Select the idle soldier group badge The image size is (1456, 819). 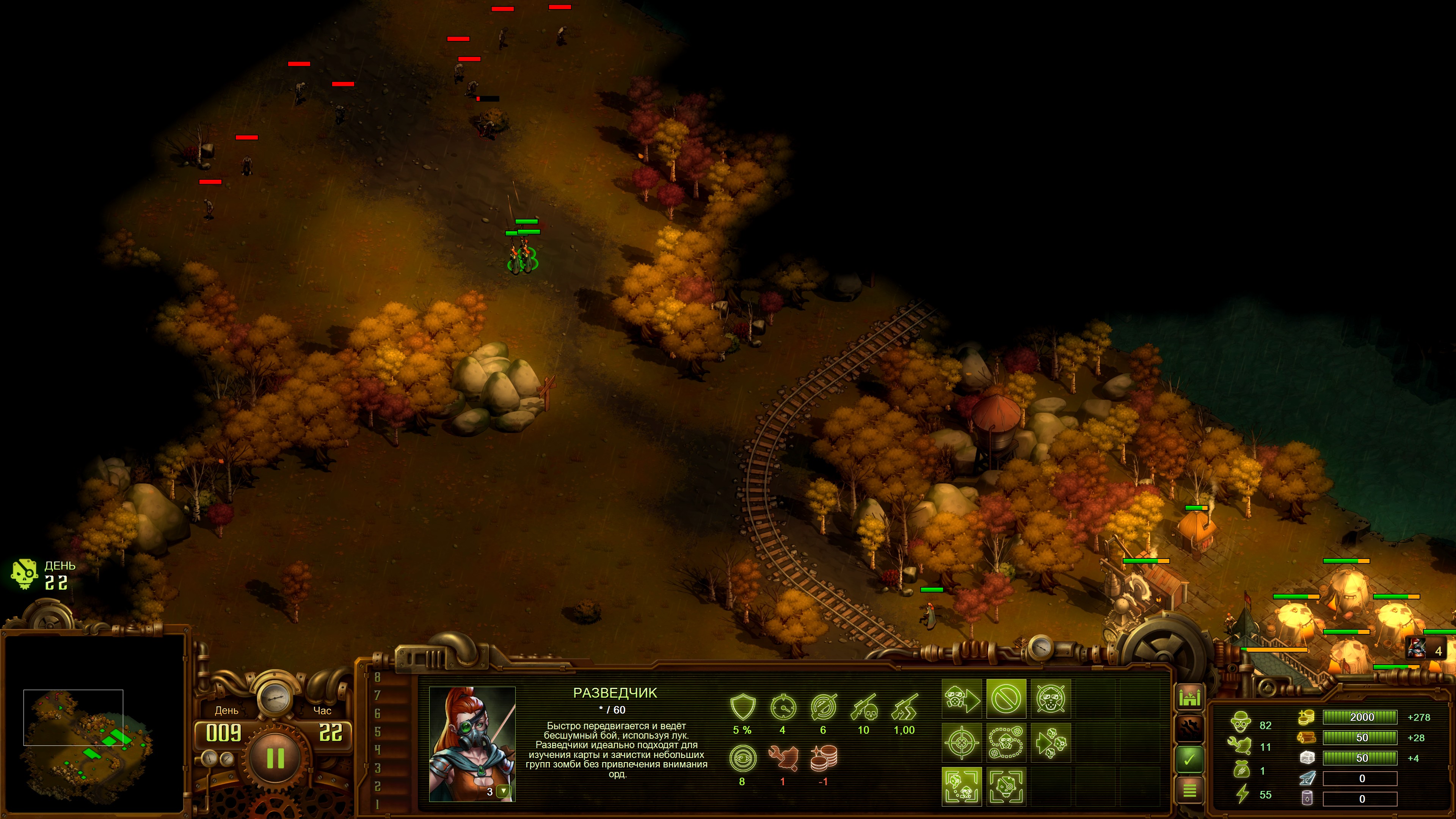1425,650
